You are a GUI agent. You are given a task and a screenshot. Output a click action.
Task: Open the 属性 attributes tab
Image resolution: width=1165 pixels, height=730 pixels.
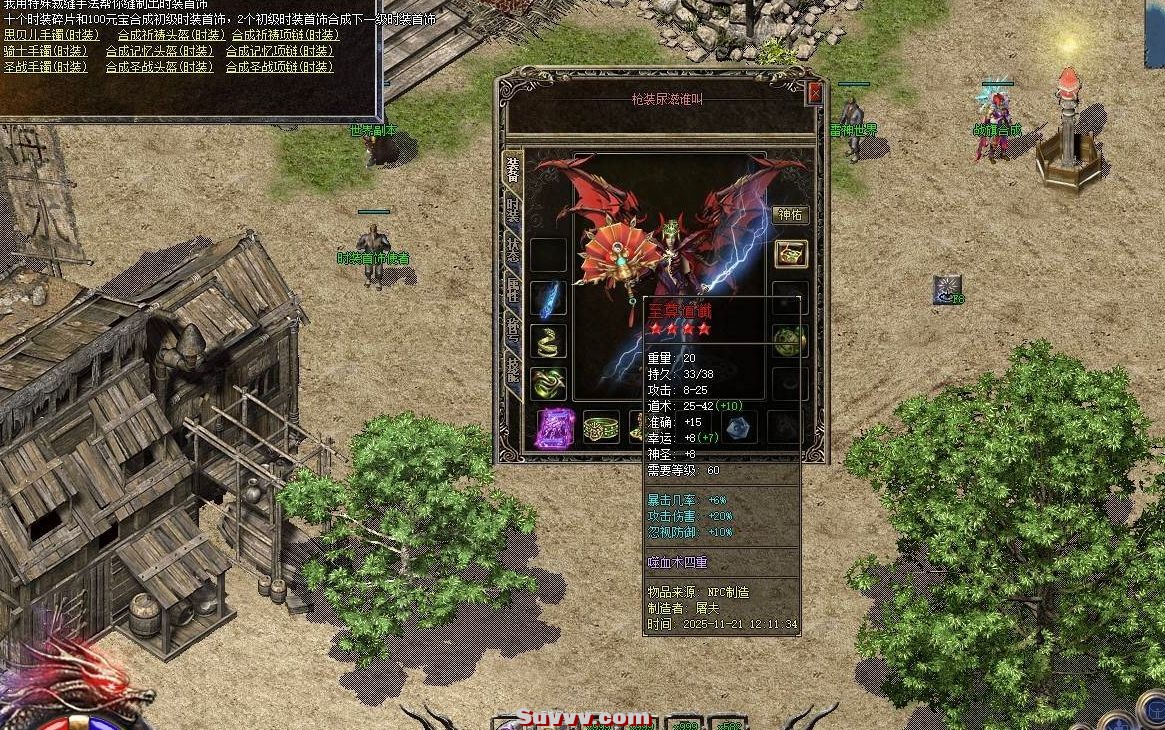(513, 292)
